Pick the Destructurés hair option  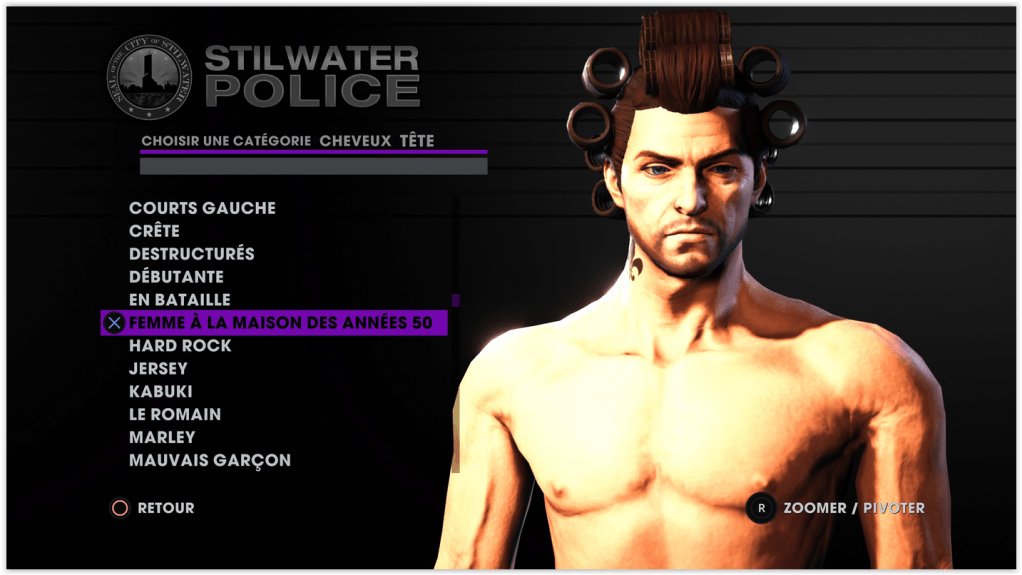click(192, 254)
